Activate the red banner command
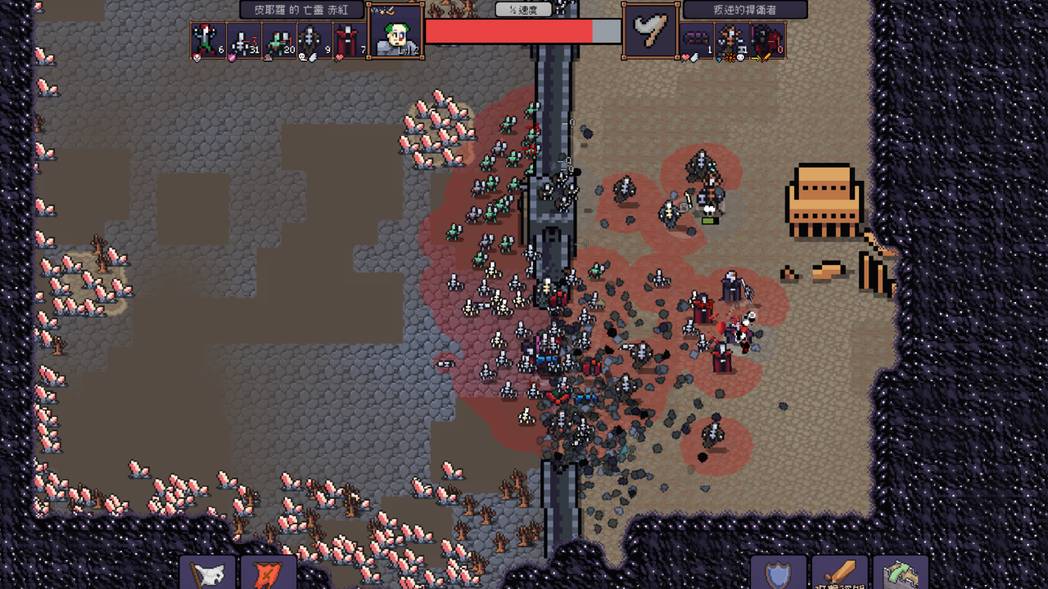 click(x=268, y=574)
